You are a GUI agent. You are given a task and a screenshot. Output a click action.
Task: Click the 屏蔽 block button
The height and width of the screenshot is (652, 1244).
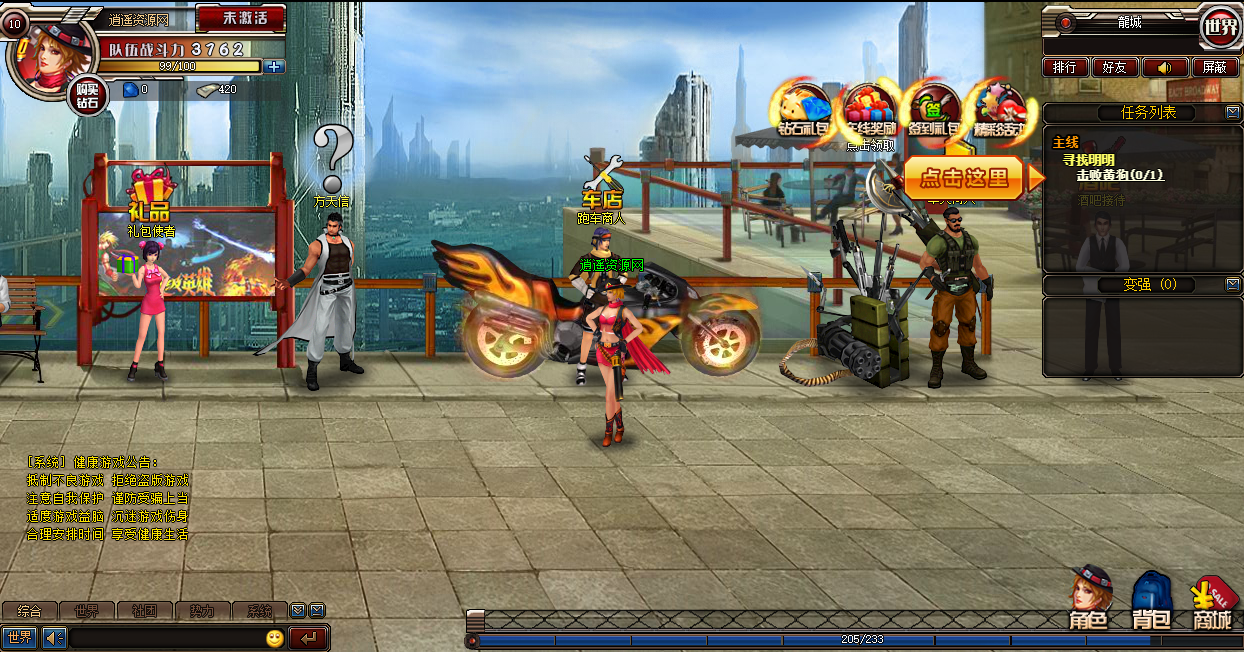coord(1214,67)
